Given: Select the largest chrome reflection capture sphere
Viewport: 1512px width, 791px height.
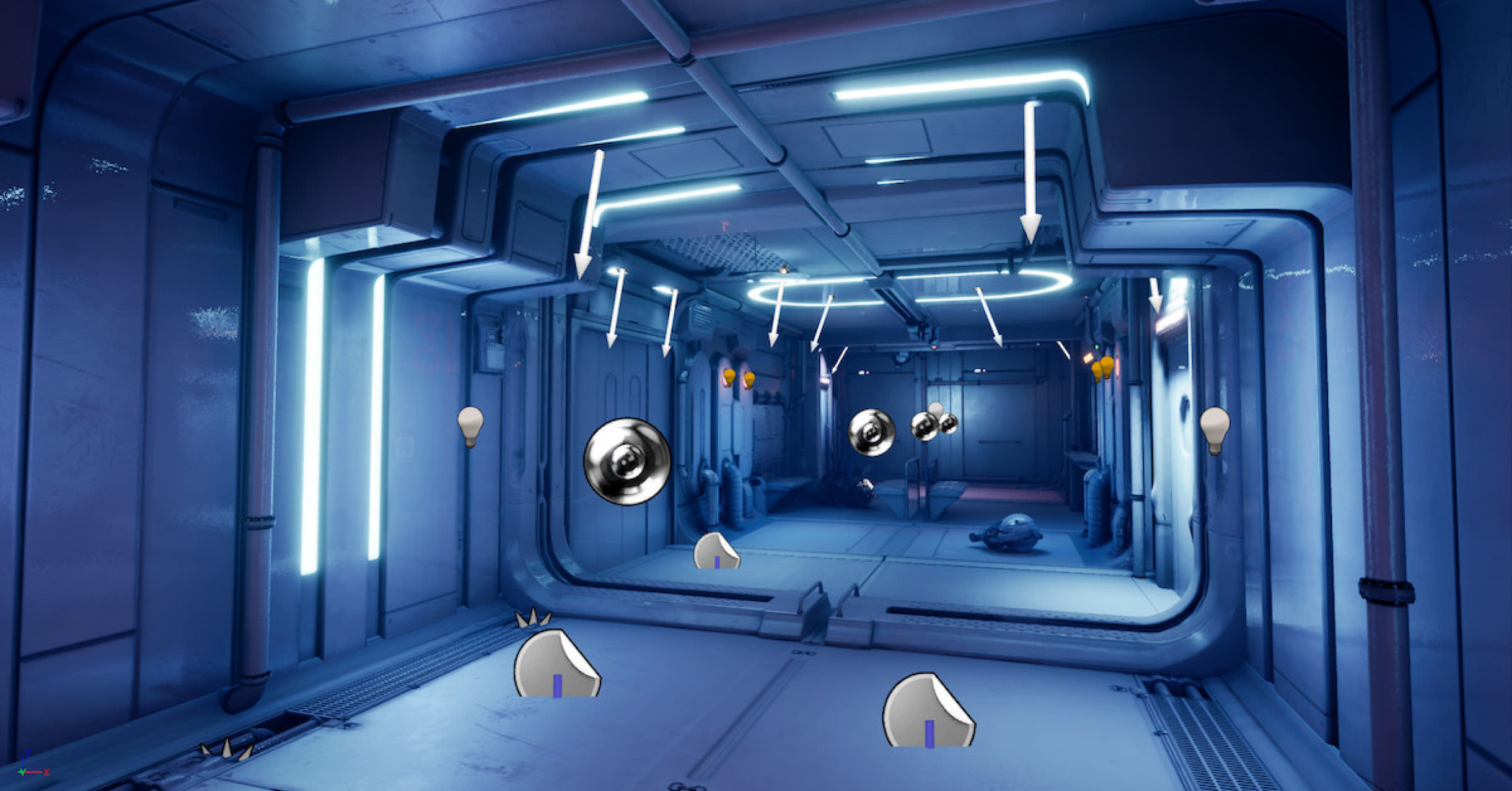Looking at the screenshot, I should 626,461.
